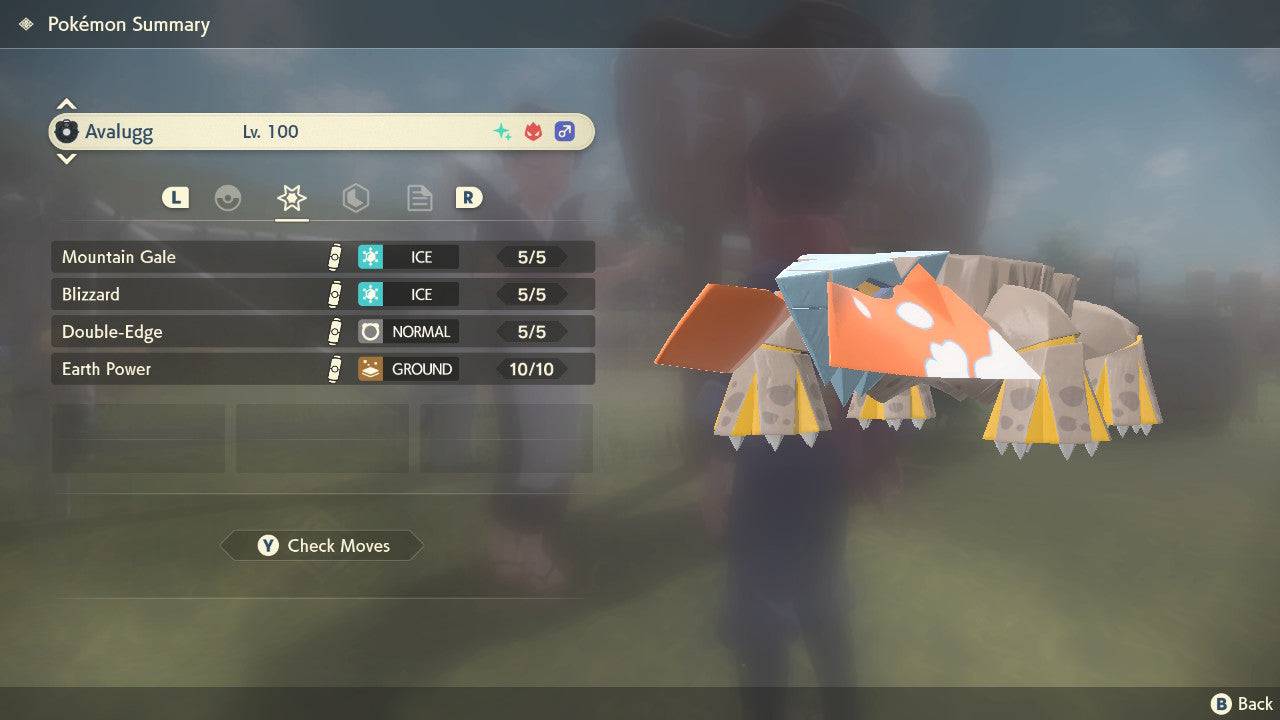Select the Mountain Gale move row
The width and height of the screenshot is (1280, 720).
(322, 257)
